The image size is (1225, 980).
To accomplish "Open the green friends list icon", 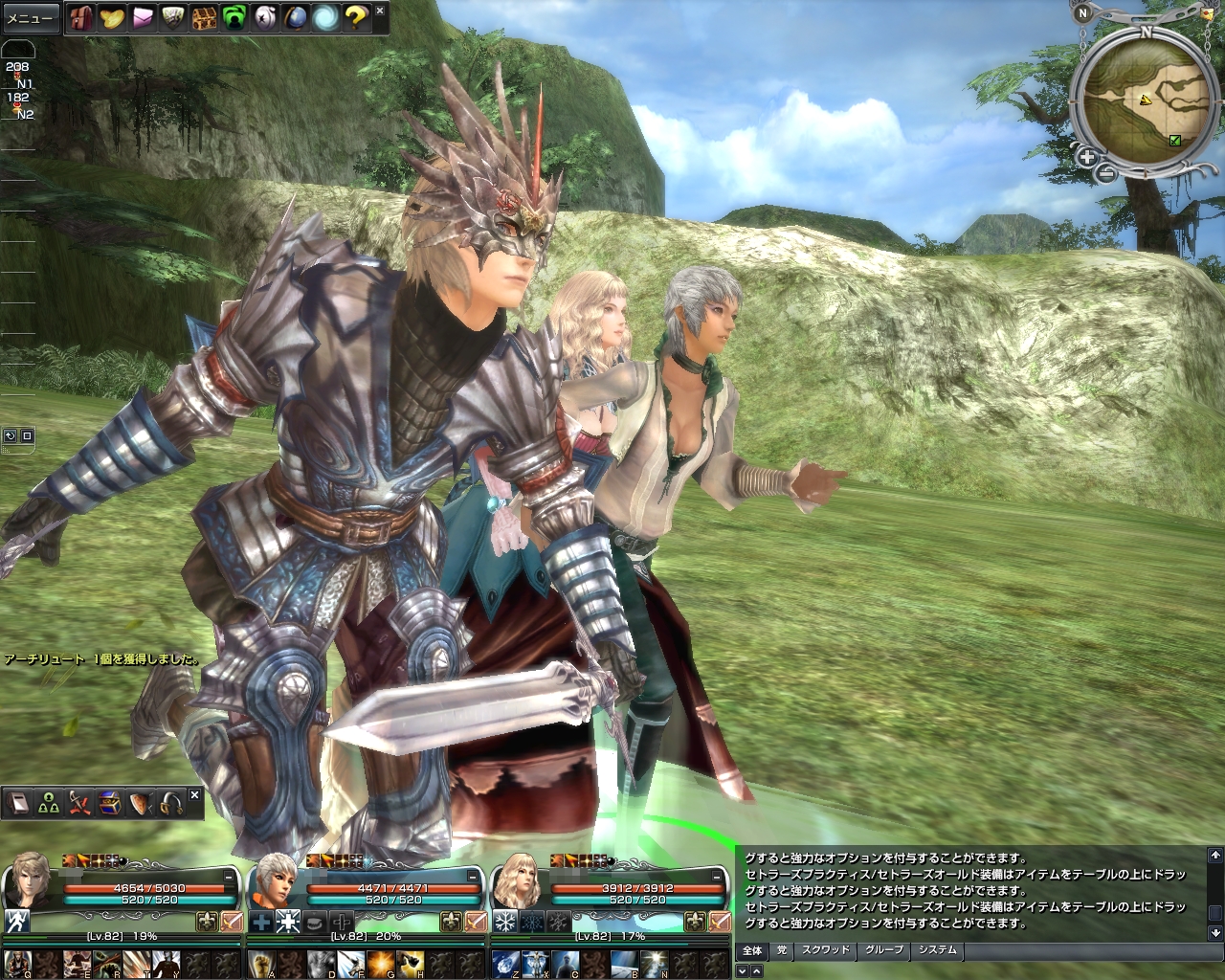I will (234, 16).
